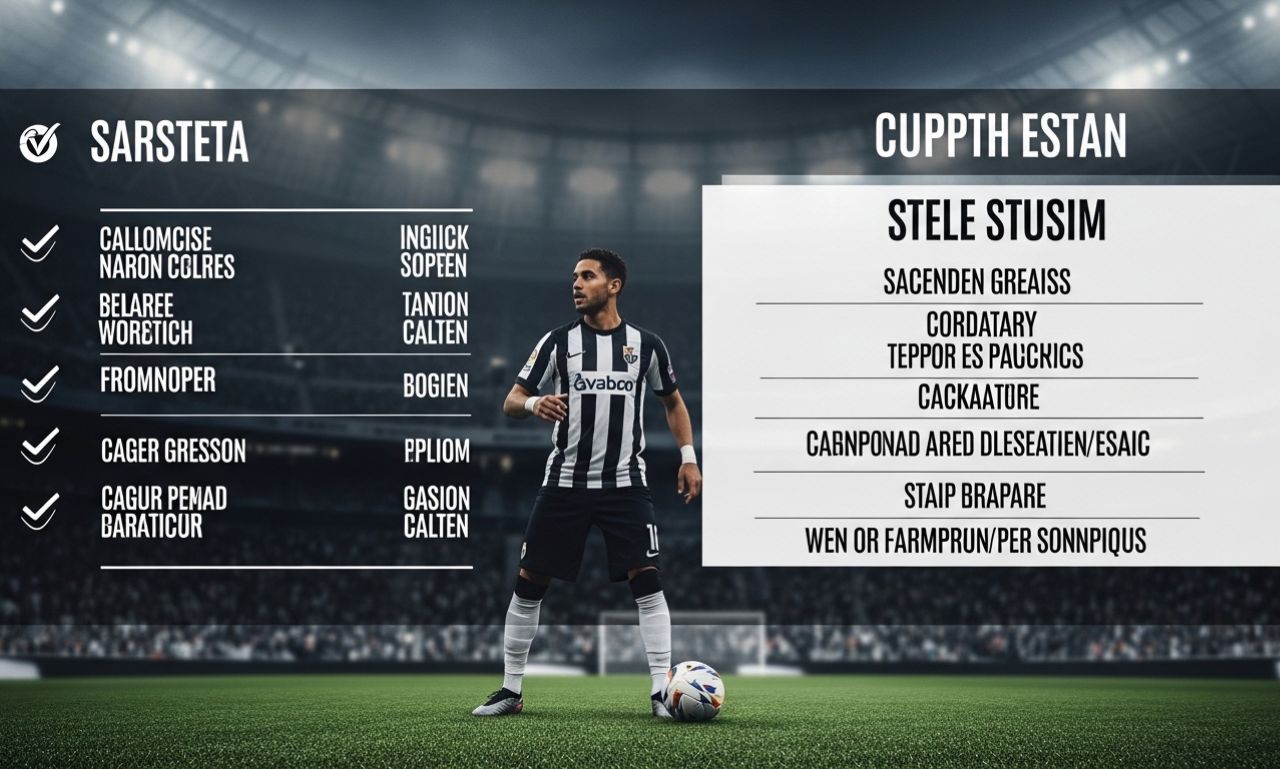Toggle the FROMNOPER checkmark
The height and width of the screenshot is (769, 1280).
(40, 383)
